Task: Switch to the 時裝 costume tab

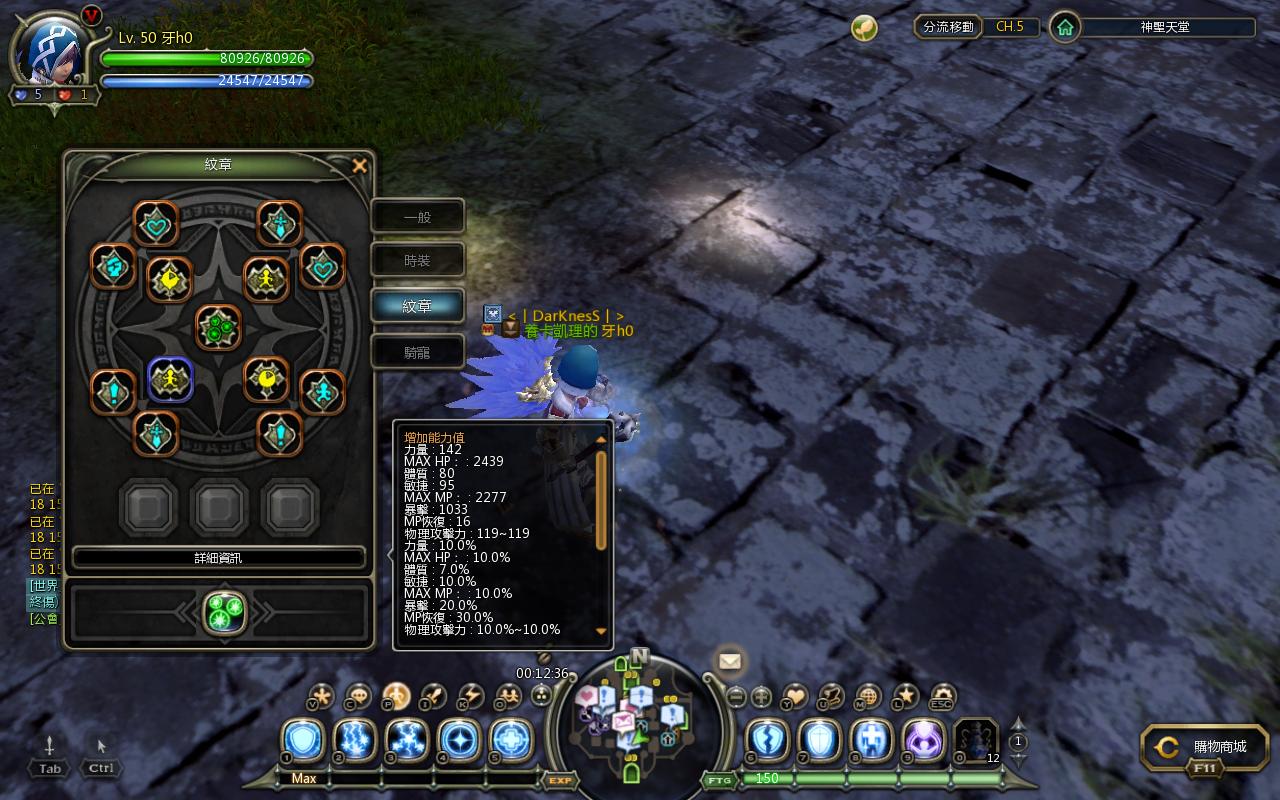Action: click(417, 261)
